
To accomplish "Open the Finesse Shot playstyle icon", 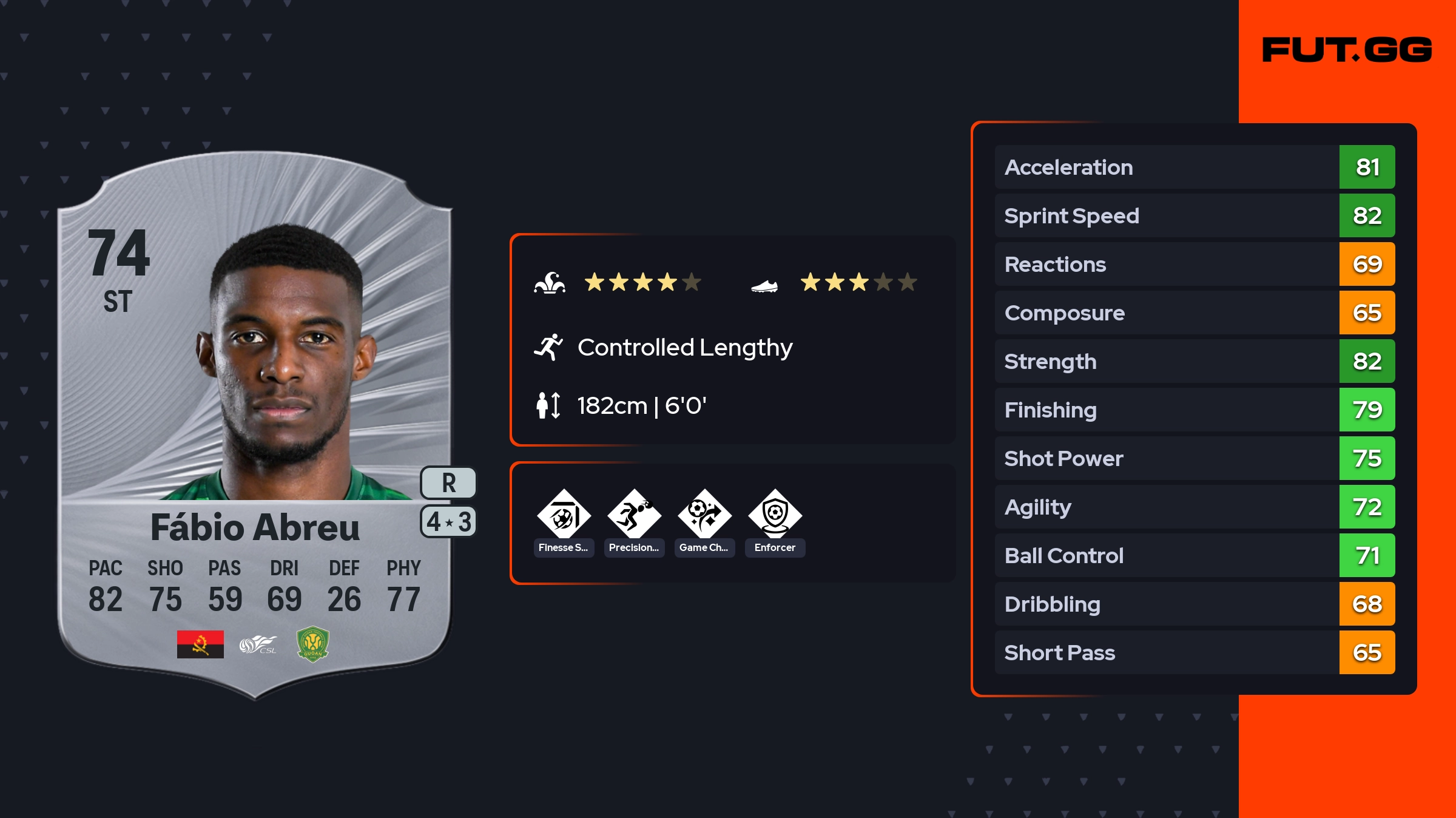I will click(x=564, y=516).
